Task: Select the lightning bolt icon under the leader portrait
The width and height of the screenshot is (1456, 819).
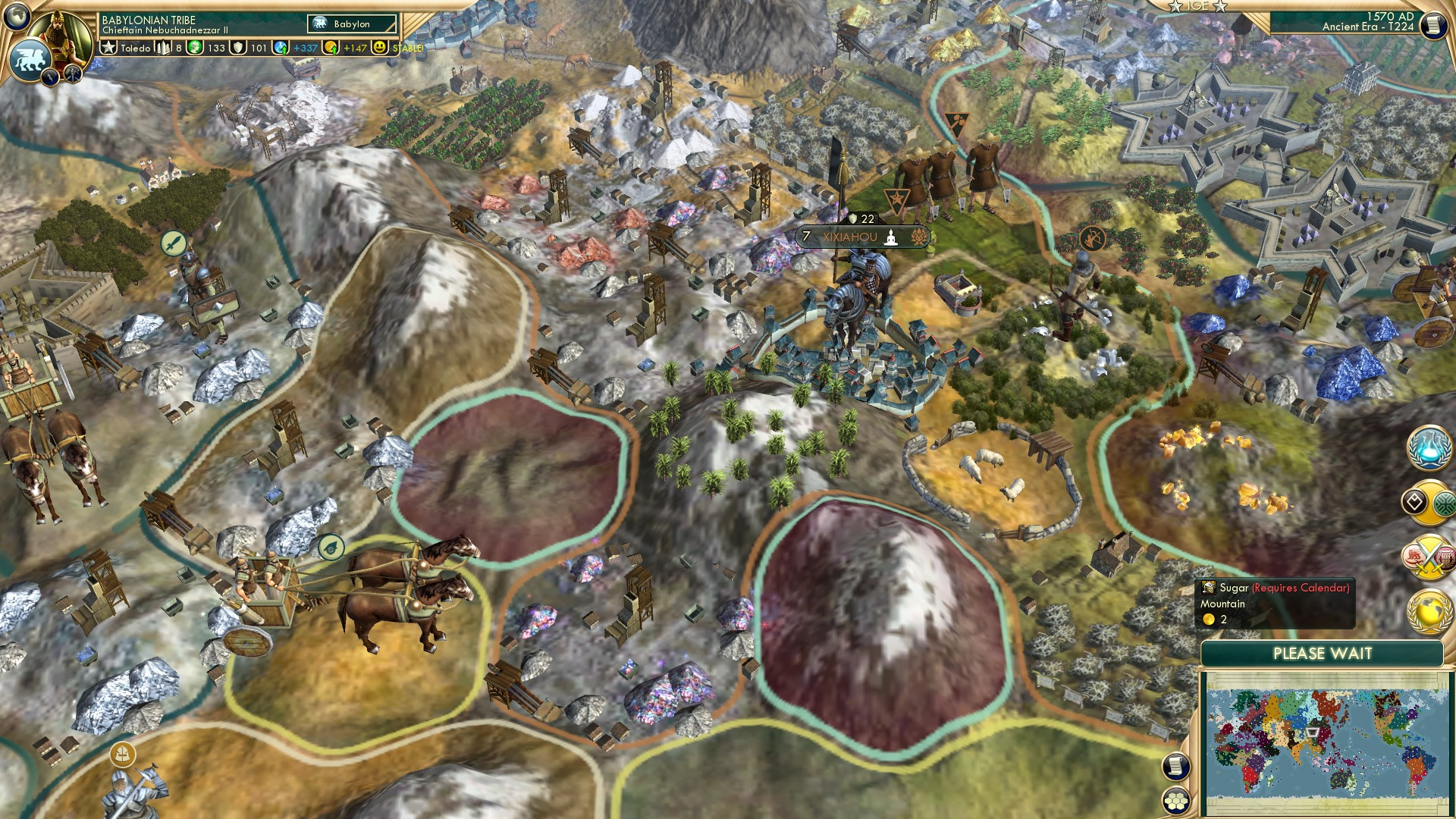Action: tap(49, 76)
